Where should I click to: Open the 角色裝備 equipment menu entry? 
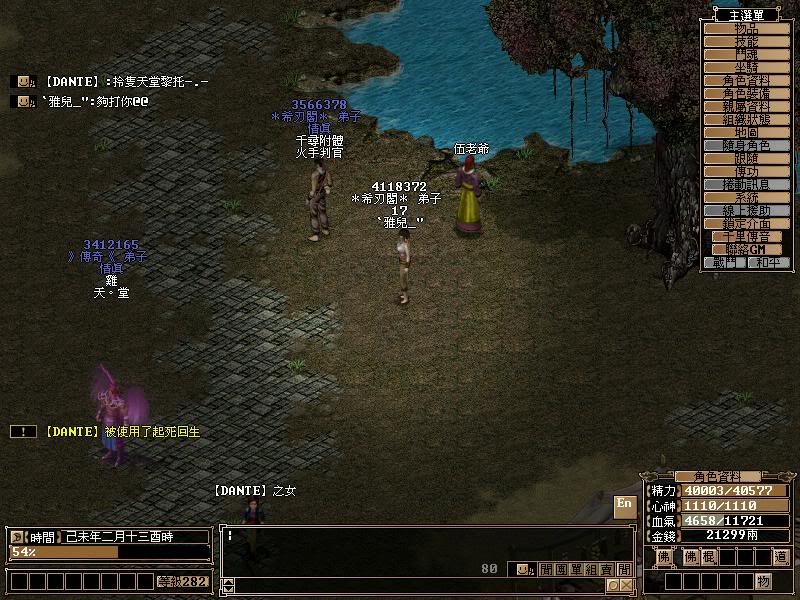pyautogui.click(x=747, y=93)
